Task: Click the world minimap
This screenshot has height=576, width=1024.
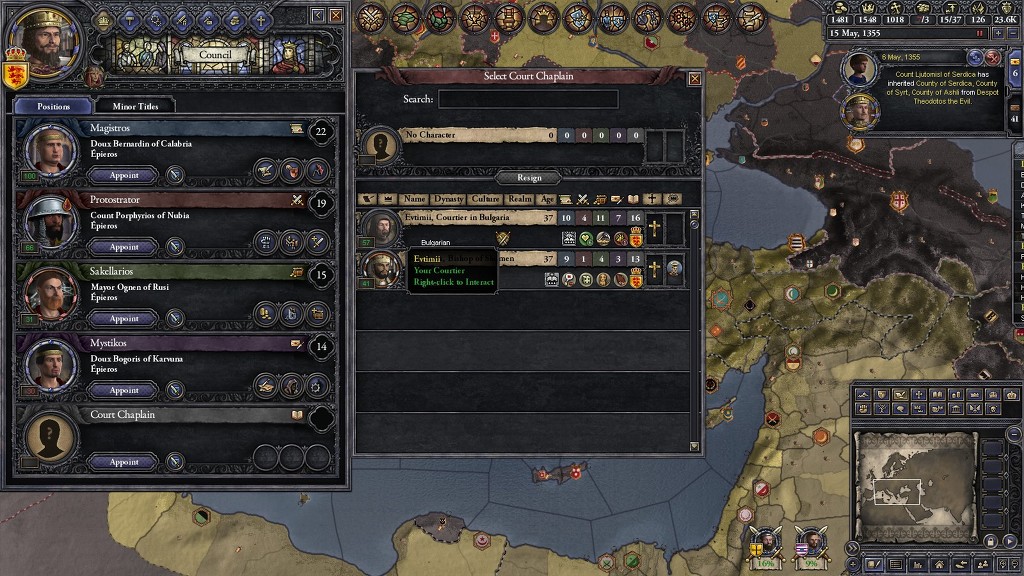Action: [915, 487]
